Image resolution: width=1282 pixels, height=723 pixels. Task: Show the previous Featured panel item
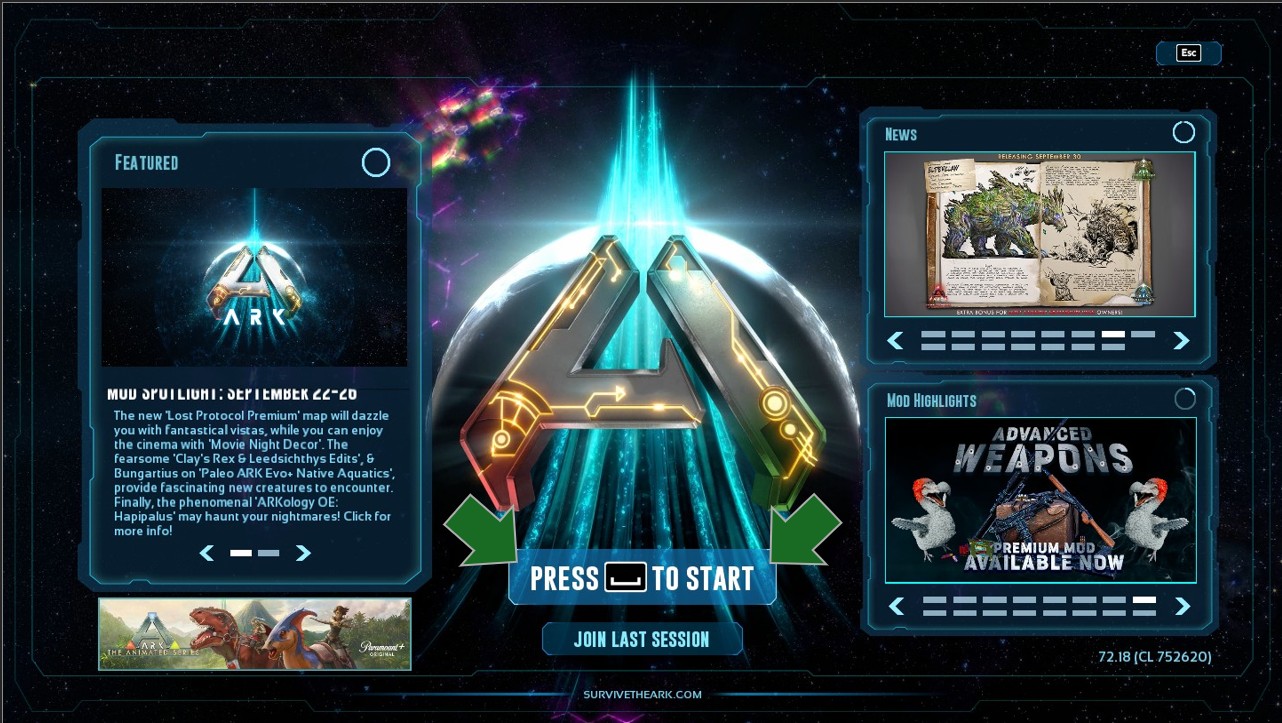207,553
